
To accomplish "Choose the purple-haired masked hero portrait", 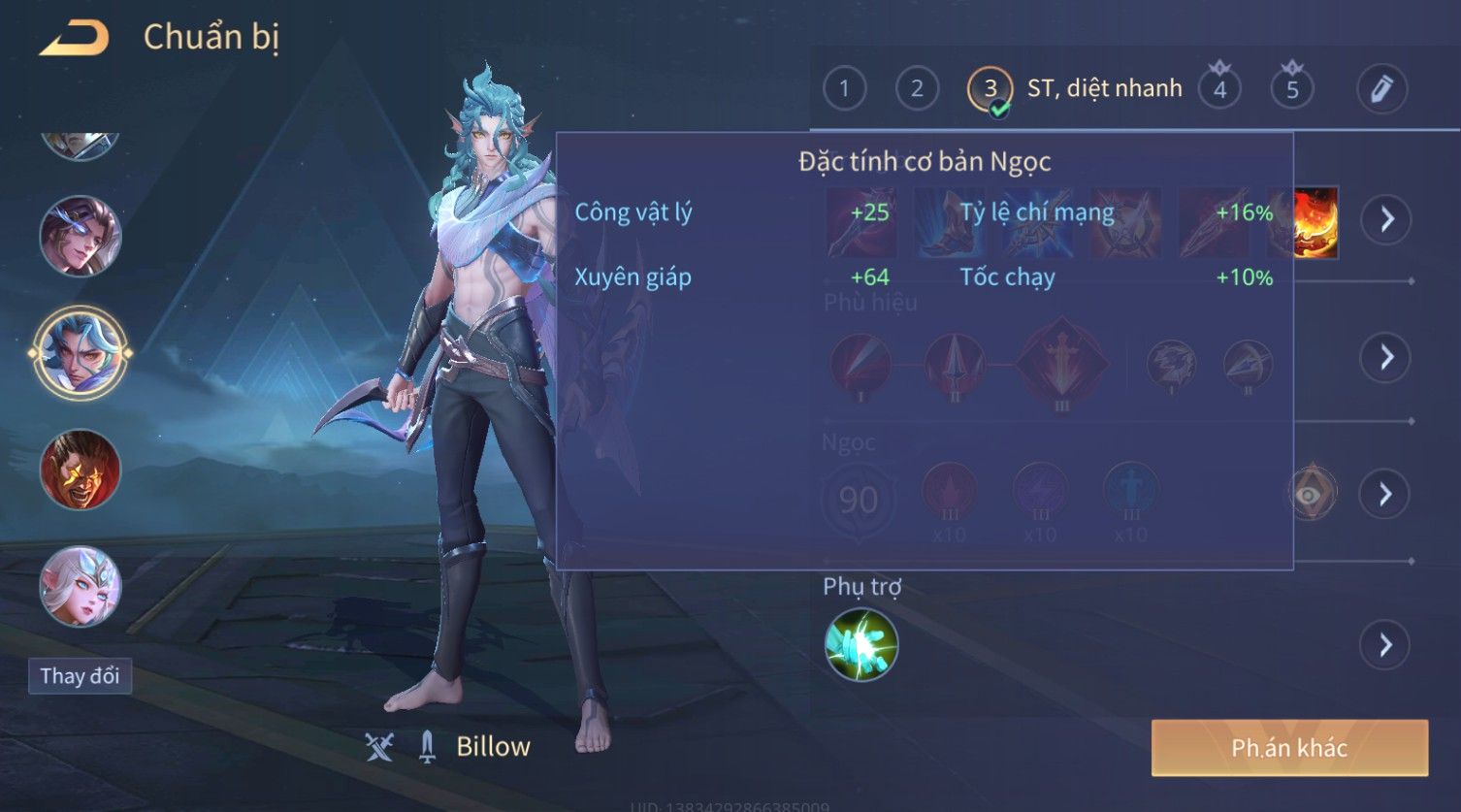I will pos(80,236).
